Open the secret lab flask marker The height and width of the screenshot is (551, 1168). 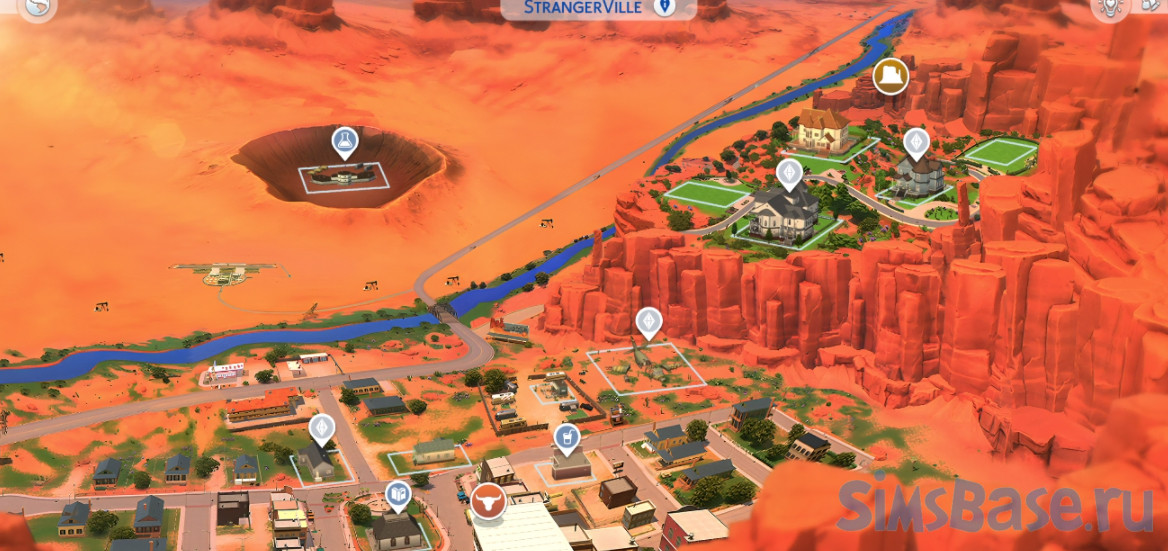point(345,142)
